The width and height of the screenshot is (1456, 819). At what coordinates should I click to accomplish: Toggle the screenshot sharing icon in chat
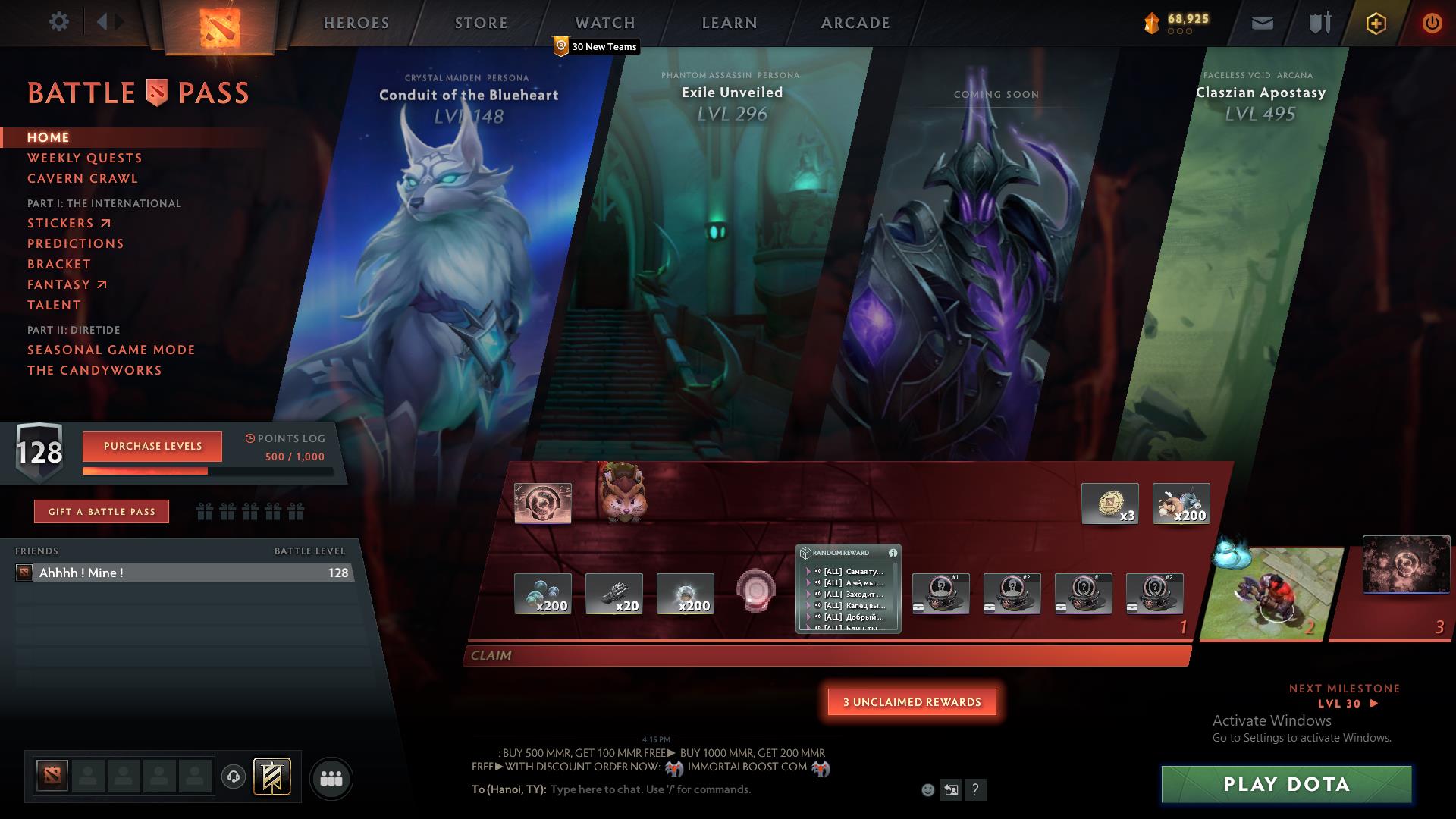point(950,789)
